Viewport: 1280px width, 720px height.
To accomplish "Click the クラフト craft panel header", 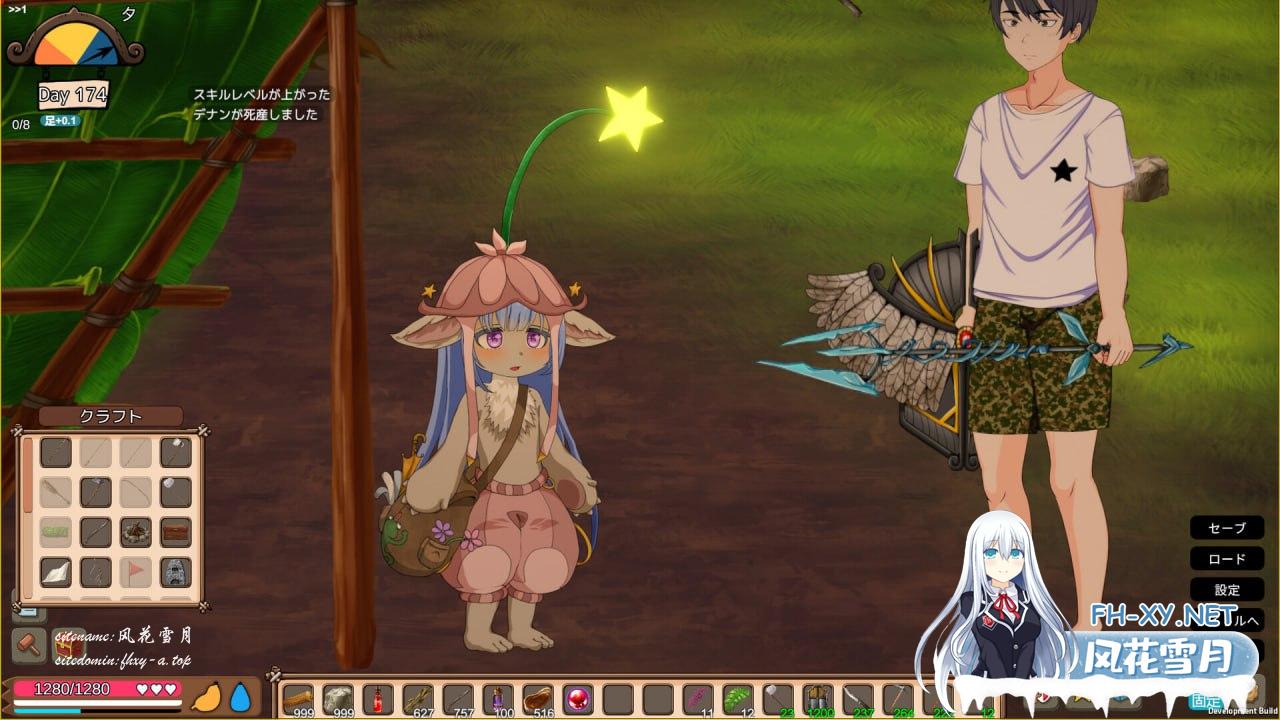I will click(x=110, y=416).
